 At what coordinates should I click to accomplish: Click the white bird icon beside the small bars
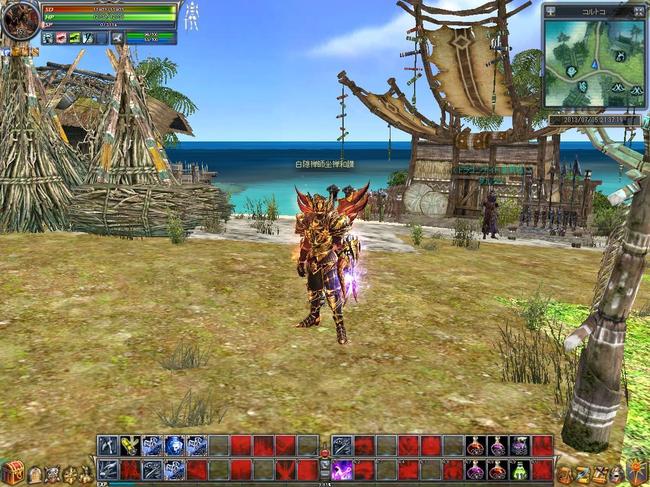tap(117, 37)
